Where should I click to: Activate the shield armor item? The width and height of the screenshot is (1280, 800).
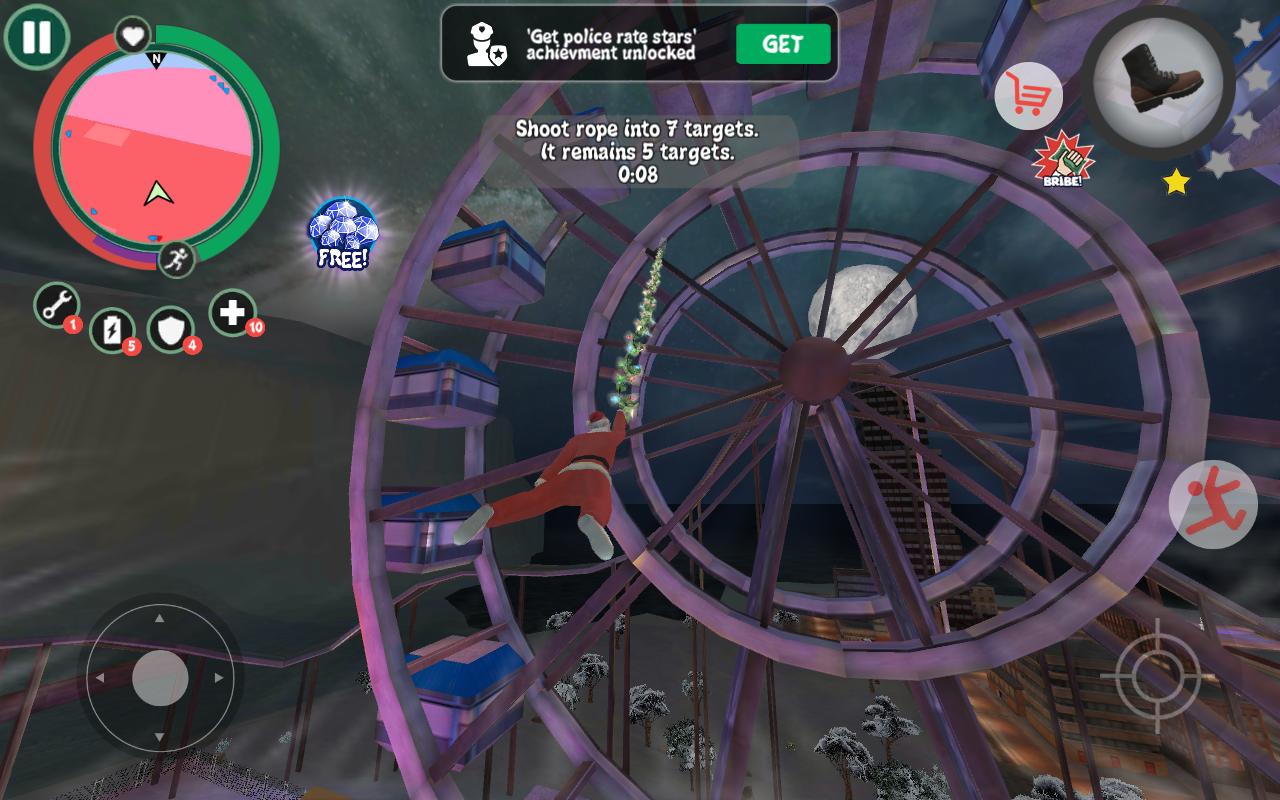click(171, 329)
